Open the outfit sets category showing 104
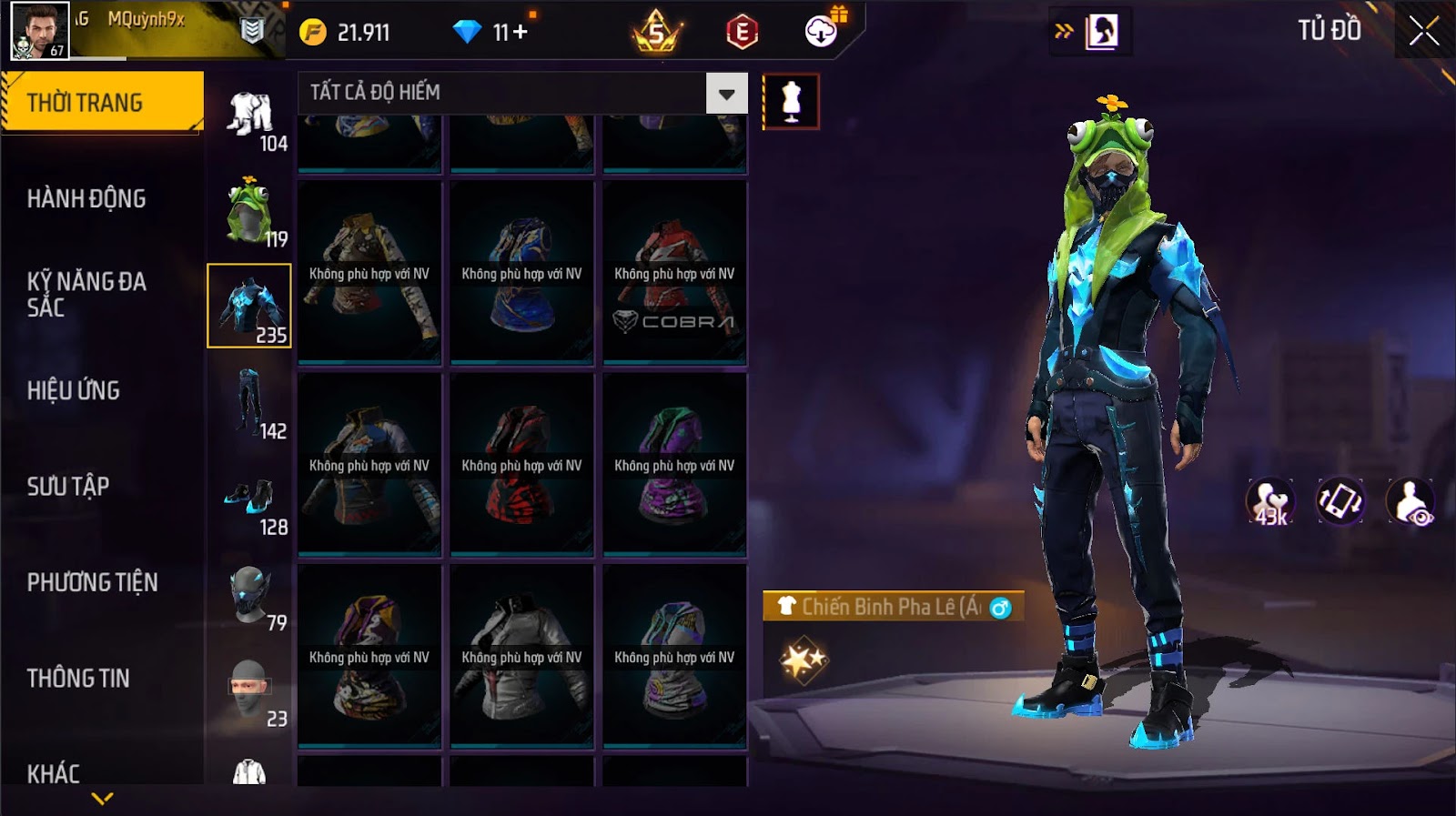This screenshot has width=1456, height=816. pos(249,116)
